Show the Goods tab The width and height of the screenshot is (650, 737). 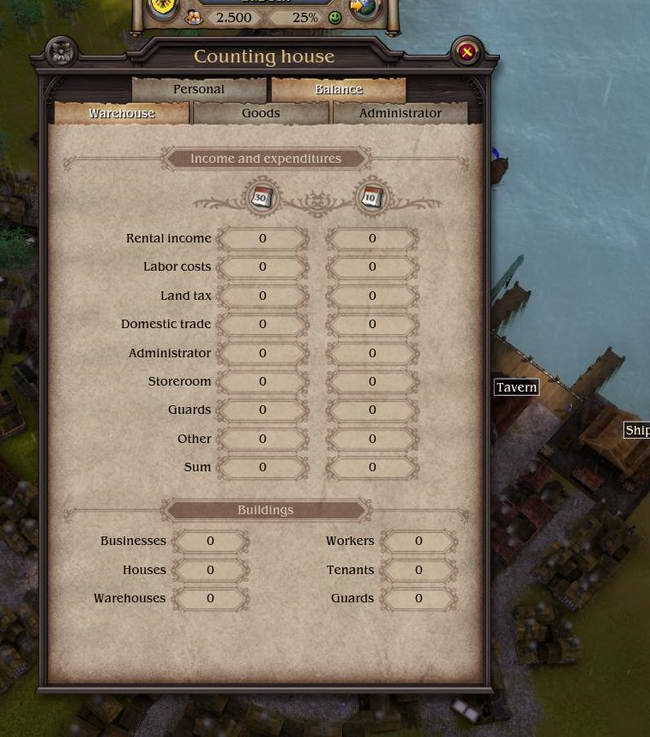click(260, 113)
